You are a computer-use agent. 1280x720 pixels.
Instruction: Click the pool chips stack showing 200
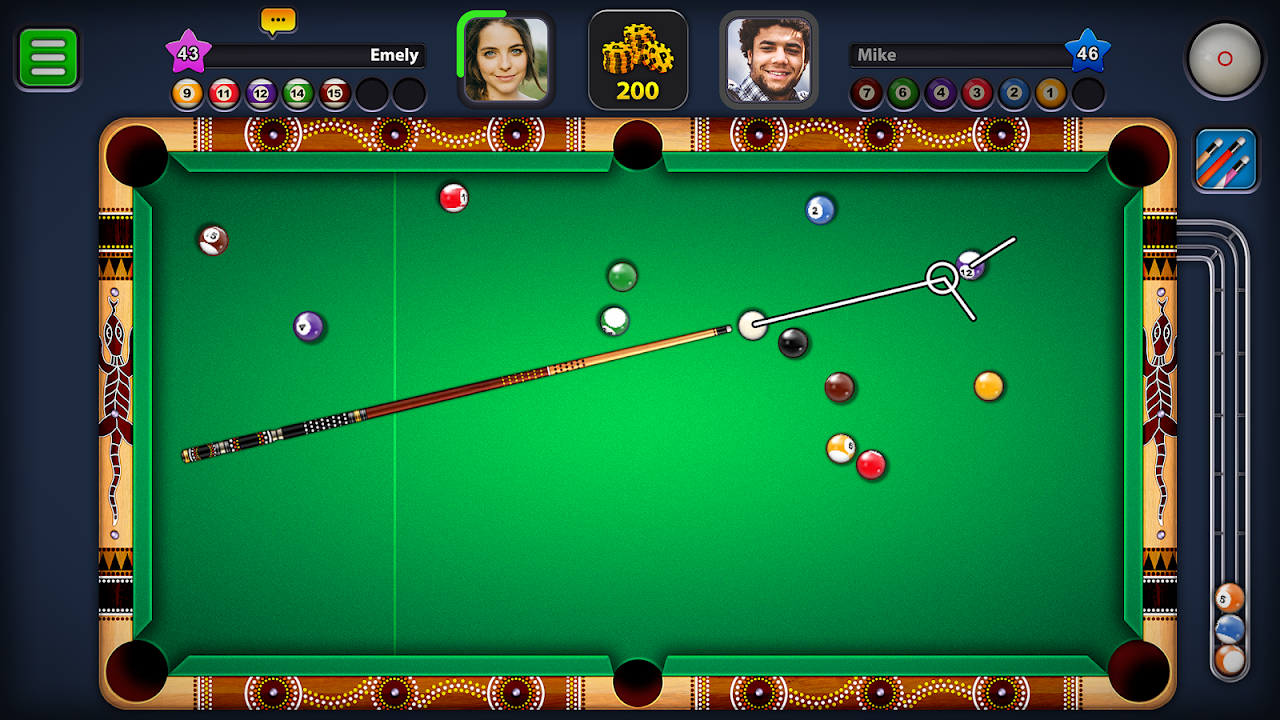click(x=637, y=60)
